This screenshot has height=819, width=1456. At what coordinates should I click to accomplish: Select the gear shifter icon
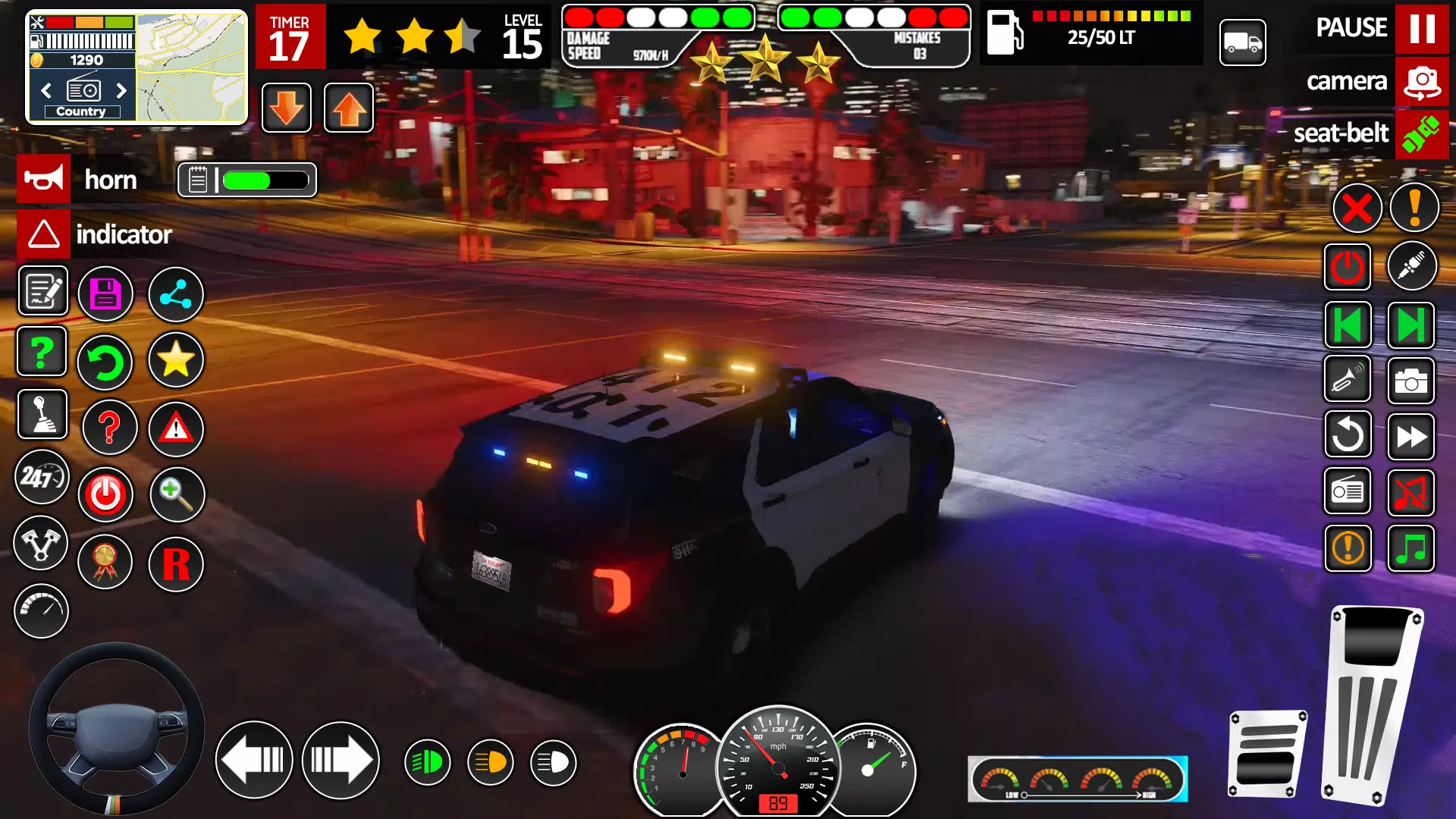(42, 414)
